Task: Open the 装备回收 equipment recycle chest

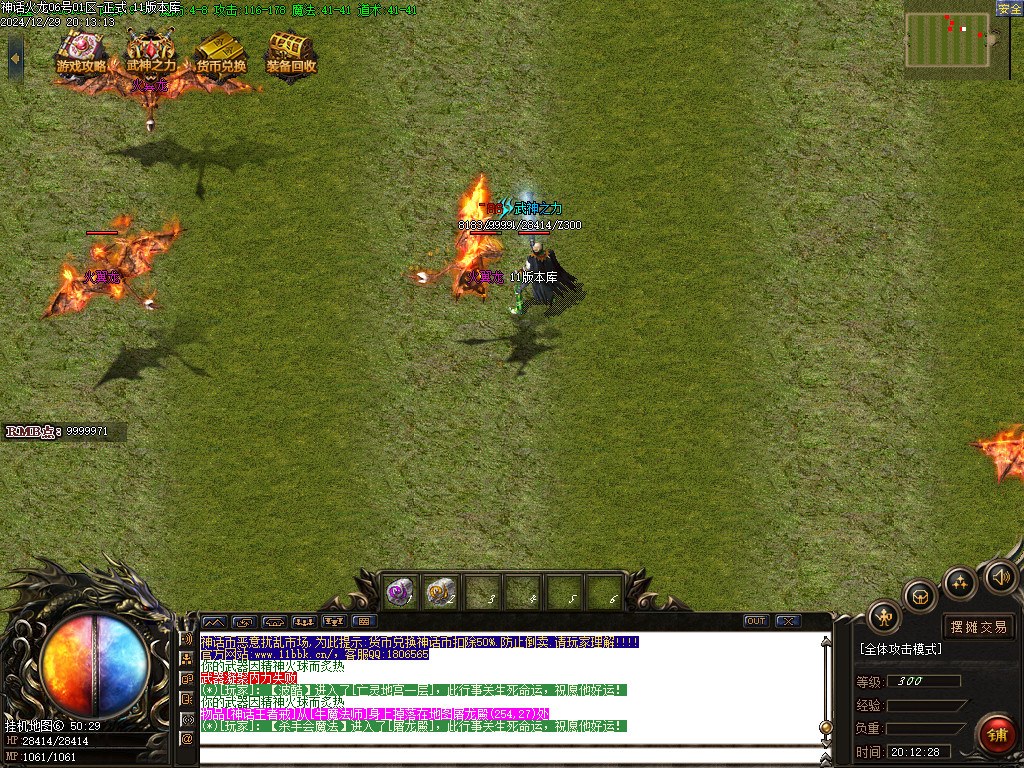Action: (291, 54)
